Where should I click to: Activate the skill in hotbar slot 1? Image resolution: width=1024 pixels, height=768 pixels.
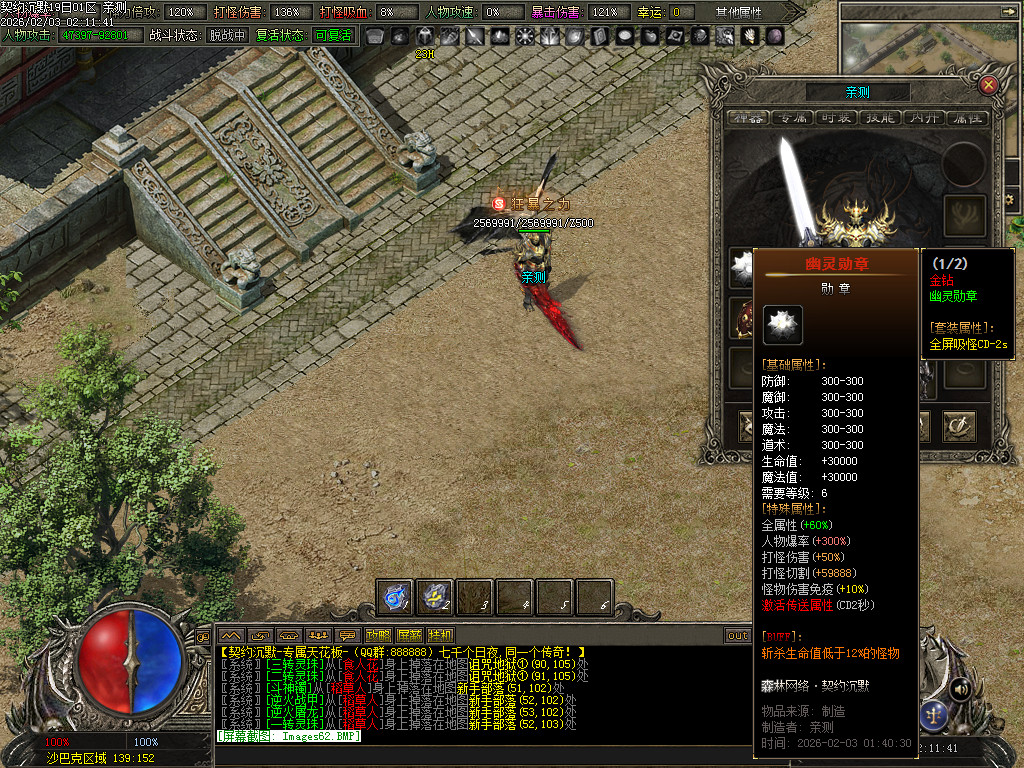coord(395,597)
